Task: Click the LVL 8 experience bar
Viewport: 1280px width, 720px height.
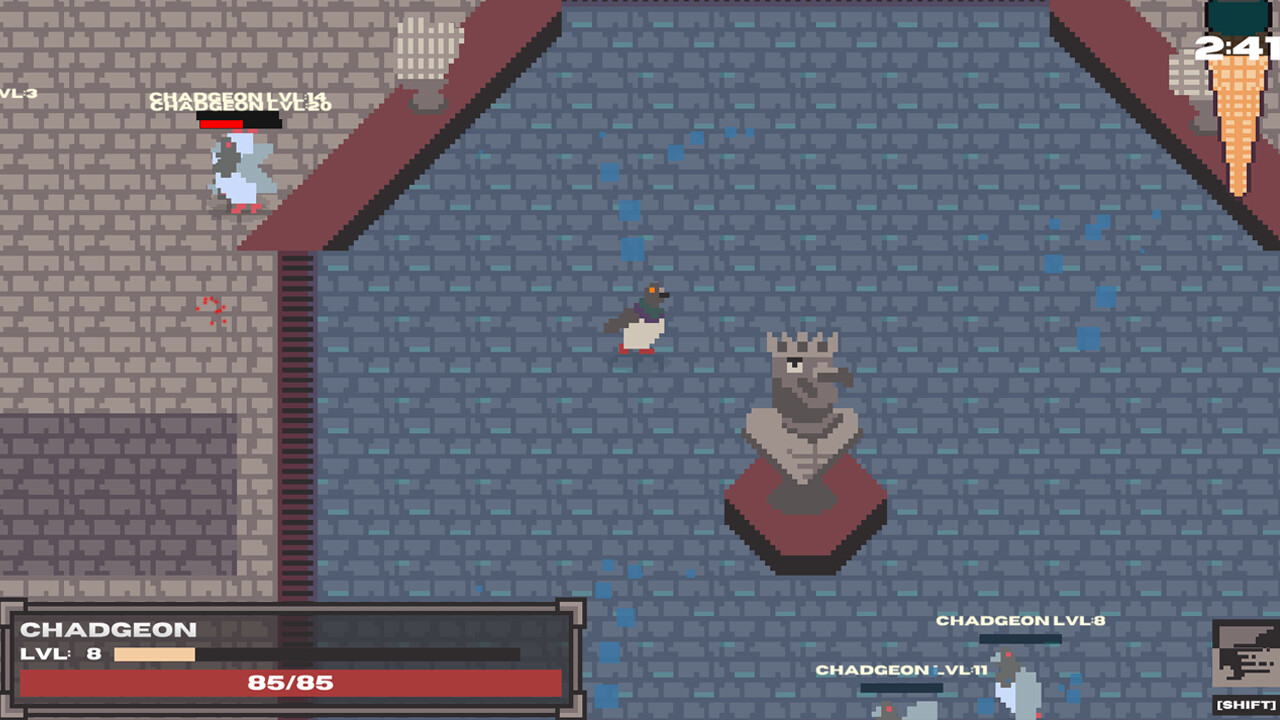Action: pos(155,651)
